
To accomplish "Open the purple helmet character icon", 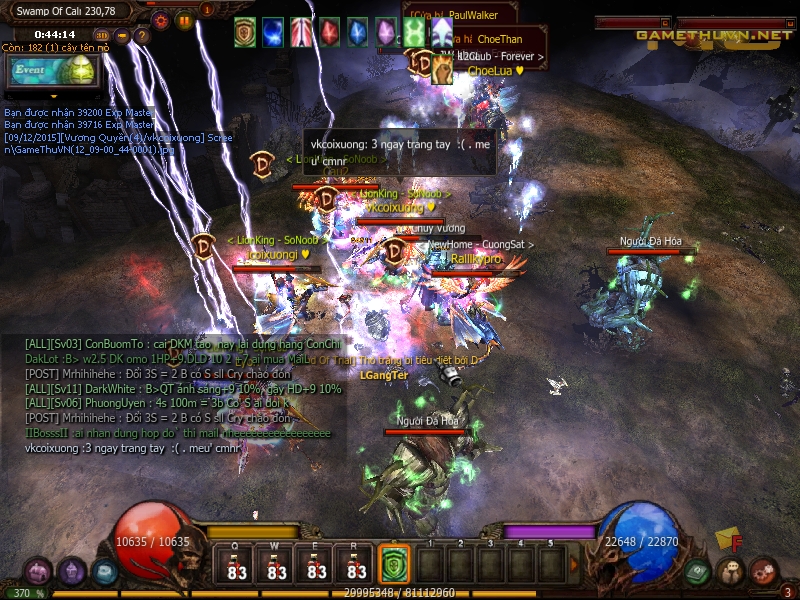I will (x=71, y=571).
